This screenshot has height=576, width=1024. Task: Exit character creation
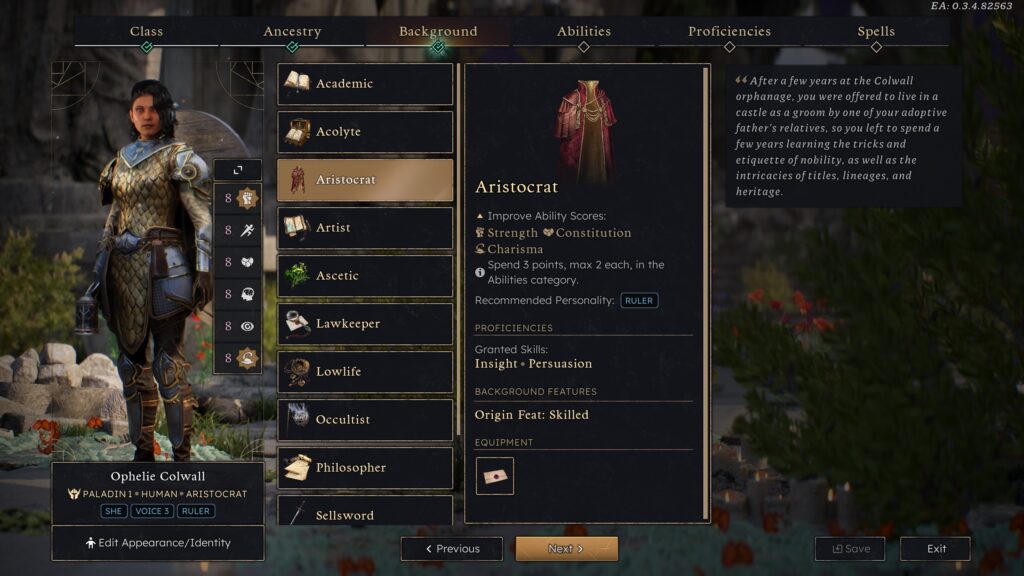click(x=936, y=549)
